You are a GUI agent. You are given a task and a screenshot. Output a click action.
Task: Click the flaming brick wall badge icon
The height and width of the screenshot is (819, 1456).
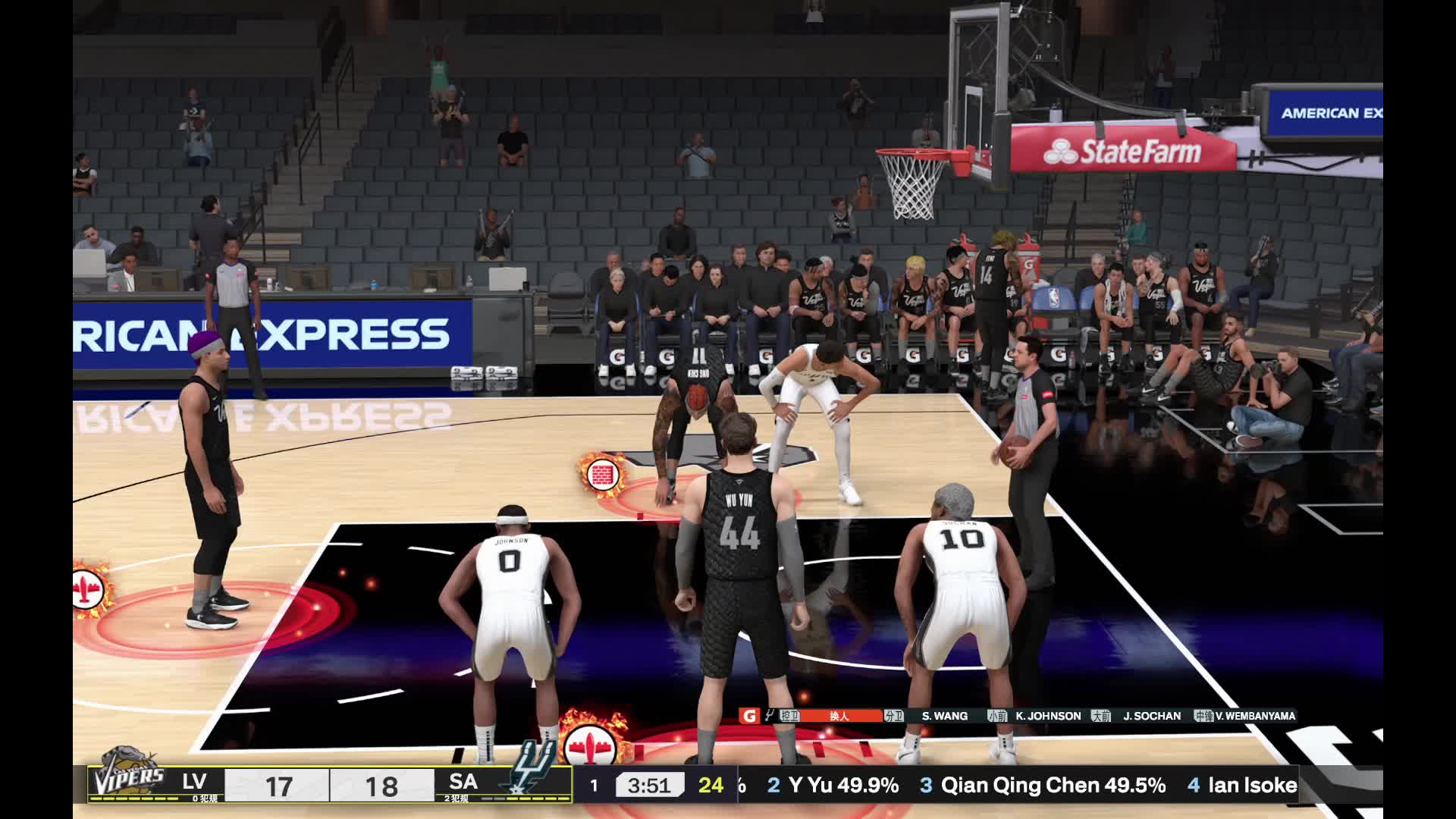(x=602, y=475)
